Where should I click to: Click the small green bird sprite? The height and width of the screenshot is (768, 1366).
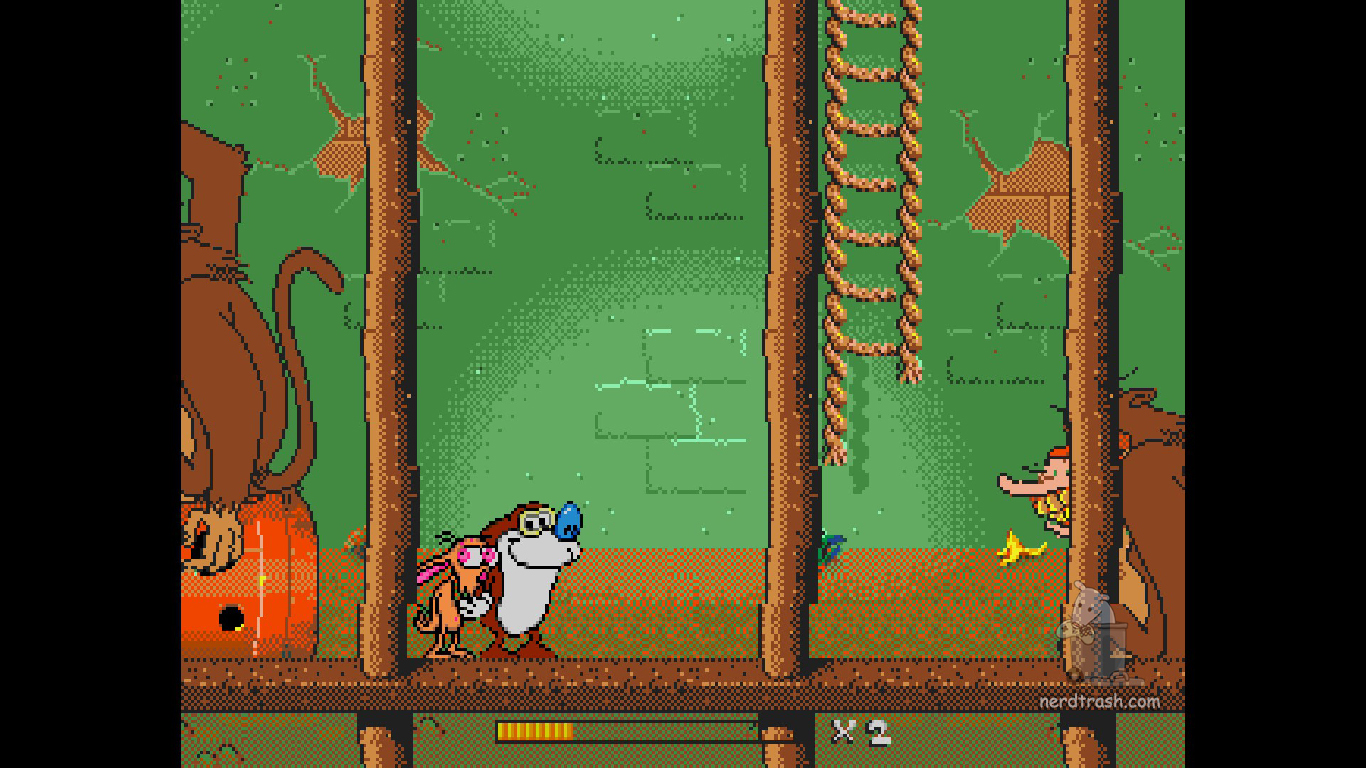829,545
